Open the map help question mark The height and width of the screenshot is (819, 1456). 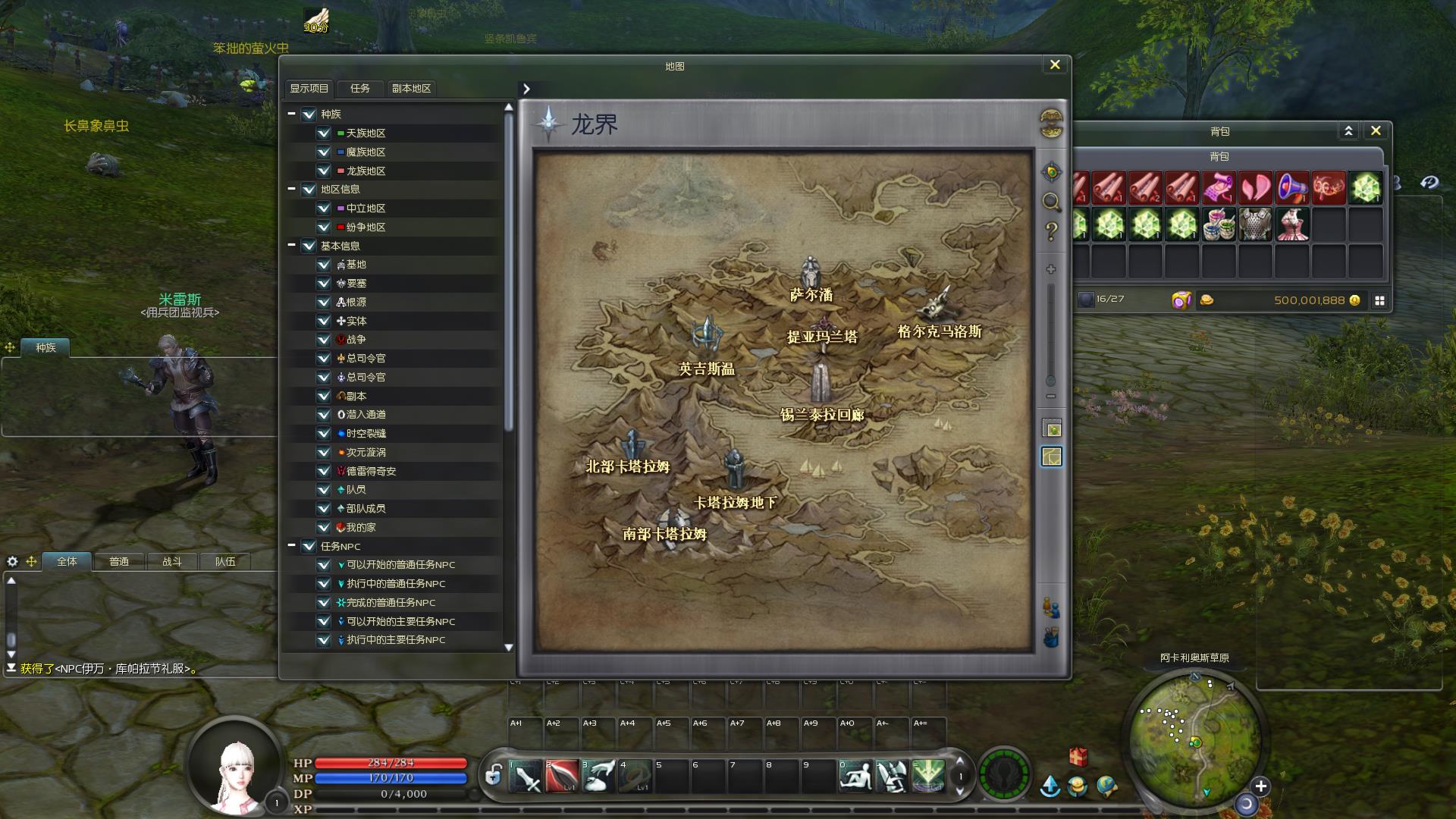click(x=1051, y=231)
